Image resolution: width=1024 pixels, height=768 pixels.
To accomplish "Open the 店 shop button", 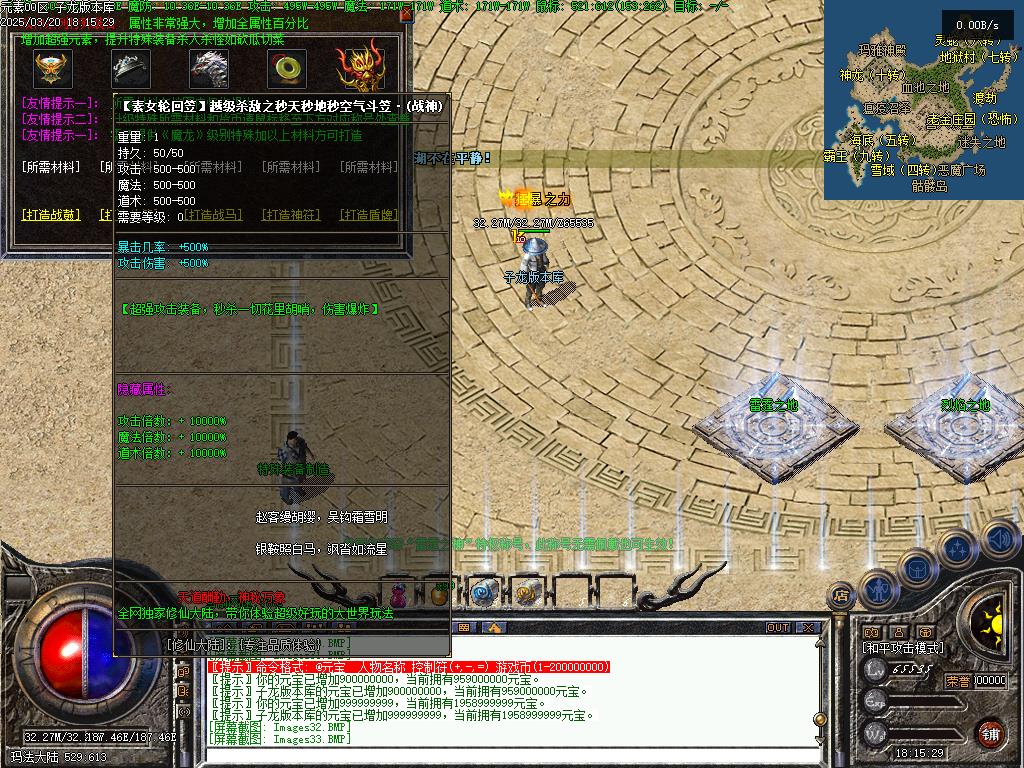I will (x=840, y=597).
